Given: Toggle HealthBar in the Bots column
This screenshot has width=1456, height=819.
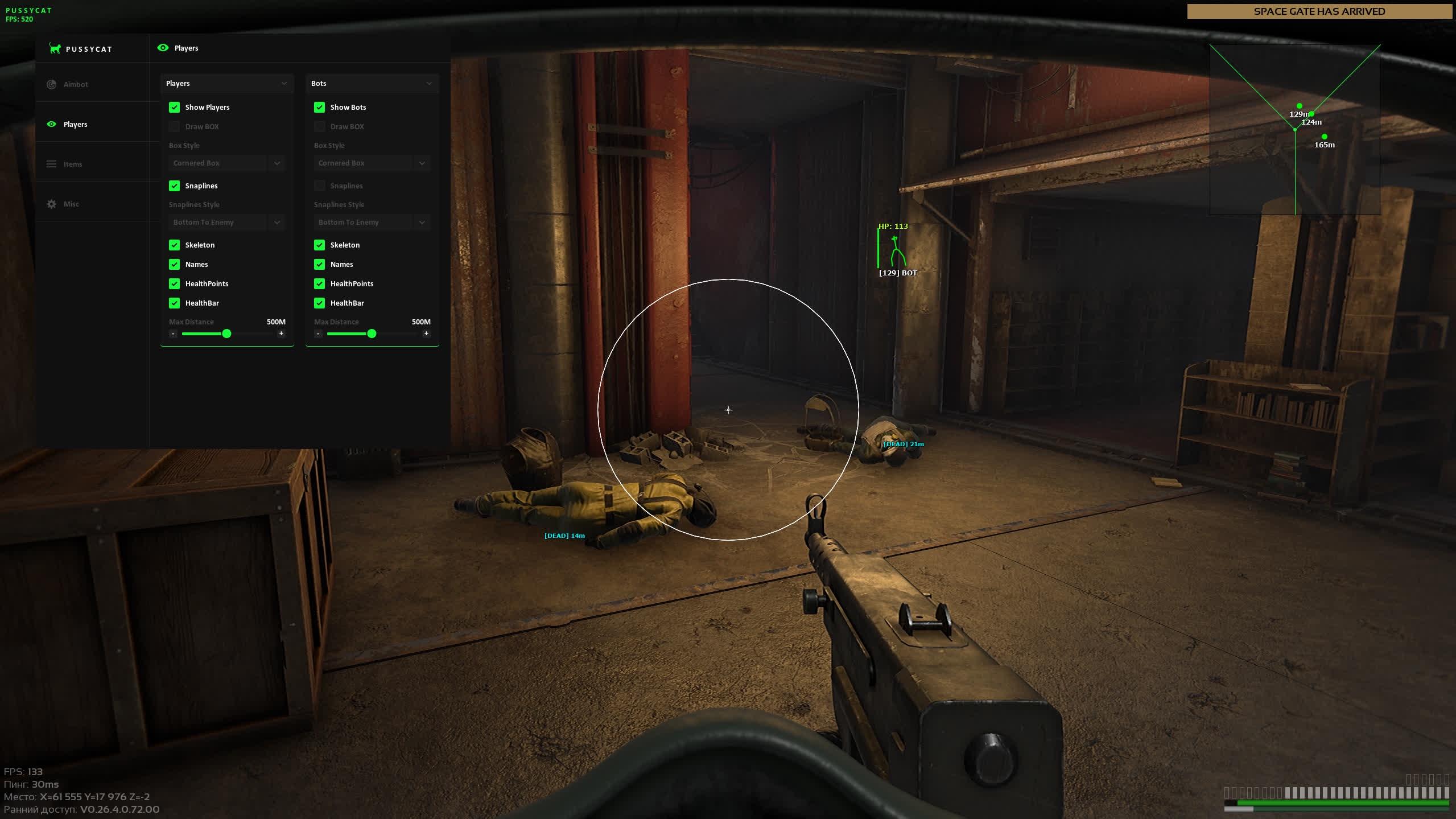Looking at the screenshot, I should pyautogui.click(x=319, y=303).
